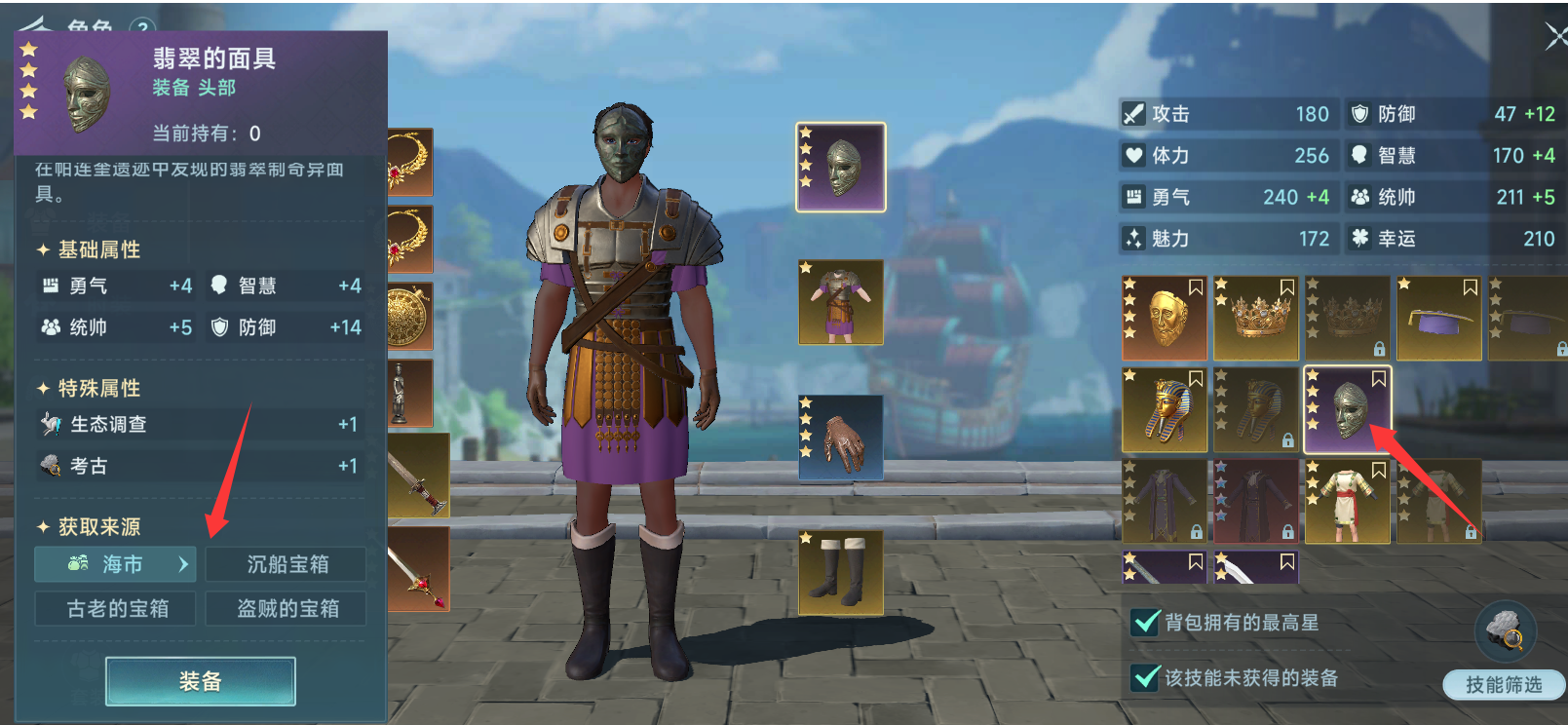
Task: Select the unlocked jeweled gold crown item
Action: point(1256,319)
